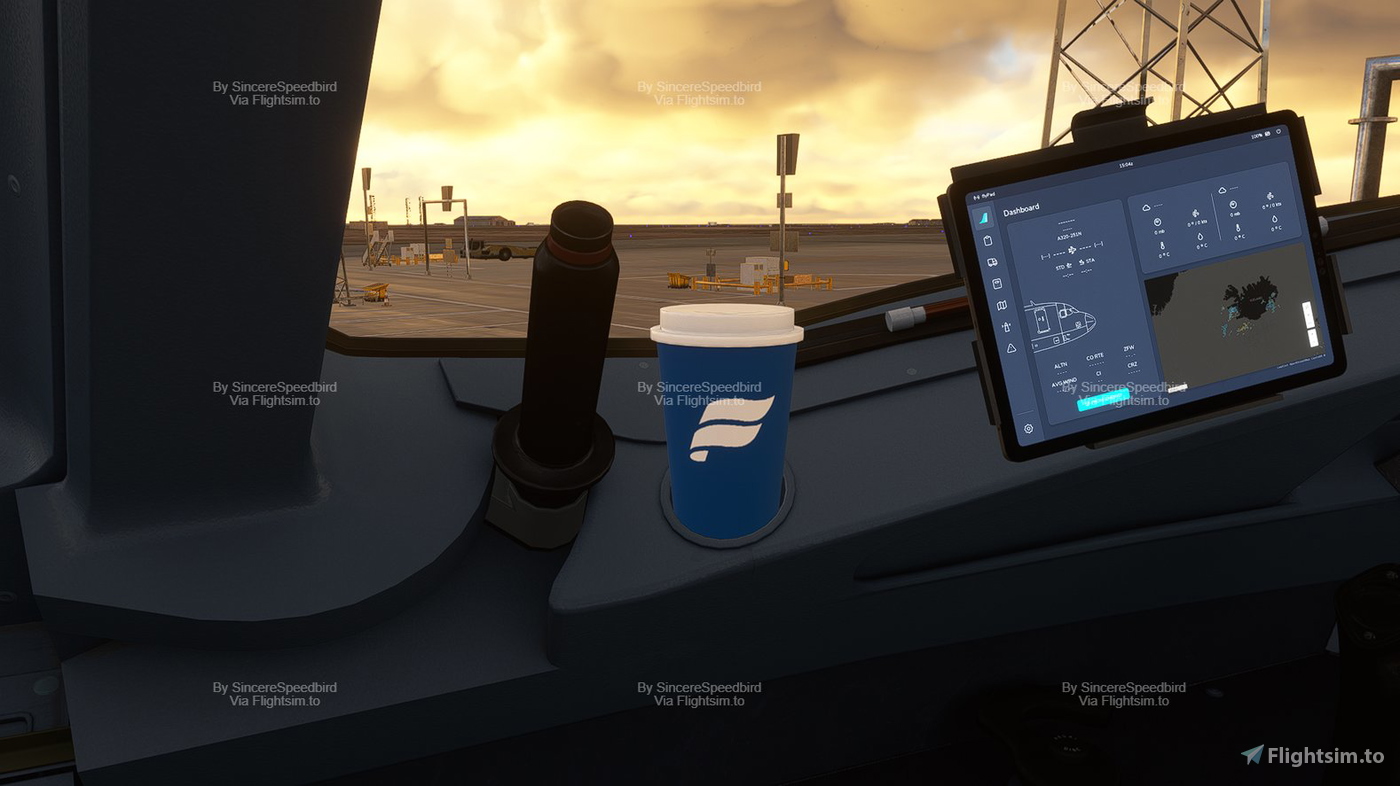Click the scrollbar beneath the weather map
Viewport: 1400px width, 786px height.
(x=1176, y=386)
